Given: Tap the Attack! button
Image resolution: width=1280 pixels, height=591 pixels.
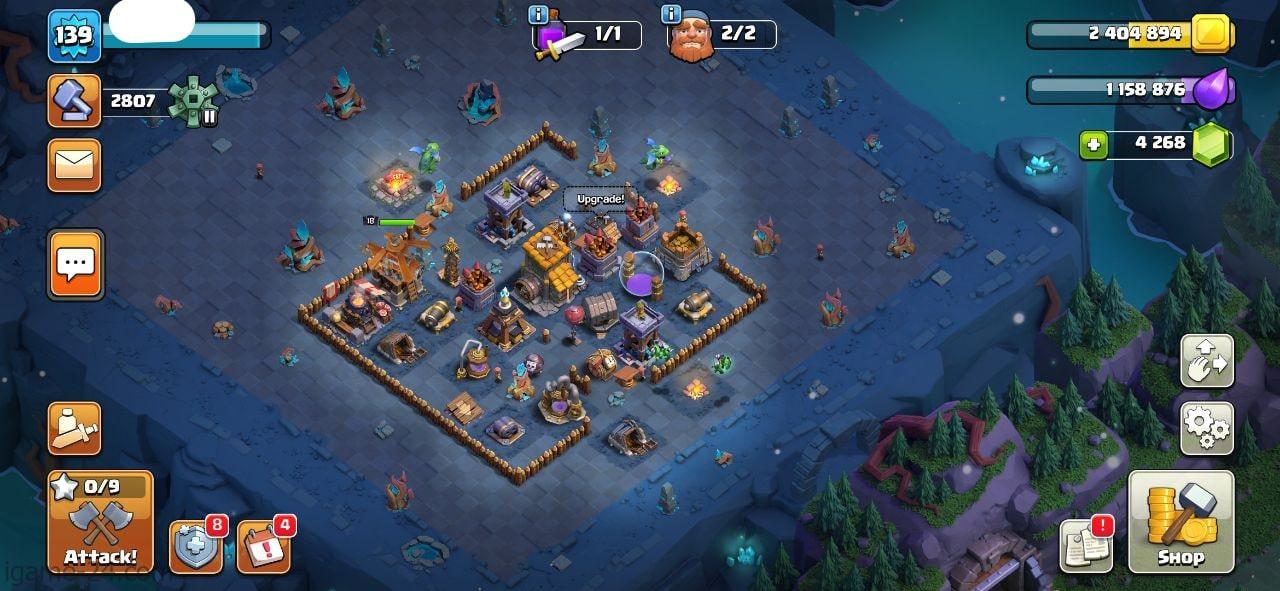Looking at the screenshot, I should pos(100,521).
